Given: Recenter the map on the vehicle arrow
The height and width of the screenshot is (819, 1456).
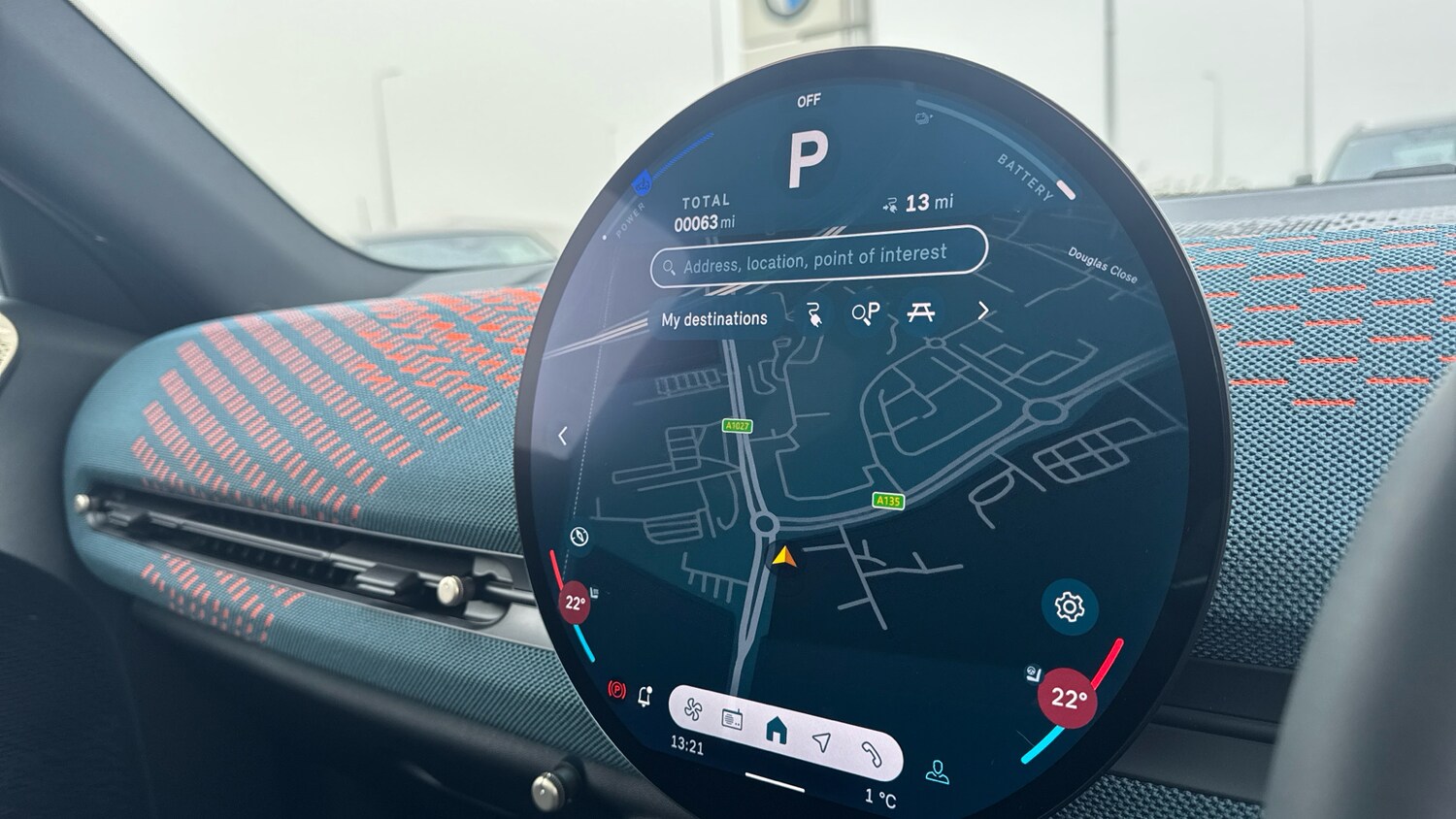Looking at the screenshot, I should click(784, 557).
